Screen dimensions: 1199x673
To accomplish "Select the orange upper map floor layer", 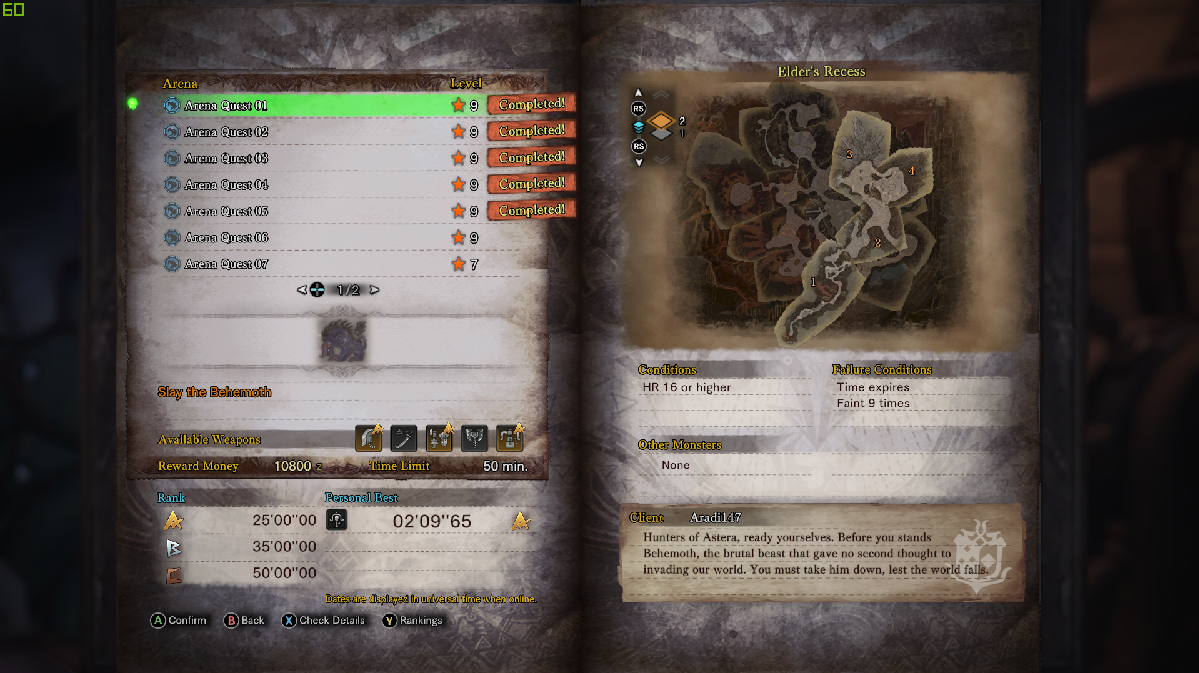I will 662,121.
